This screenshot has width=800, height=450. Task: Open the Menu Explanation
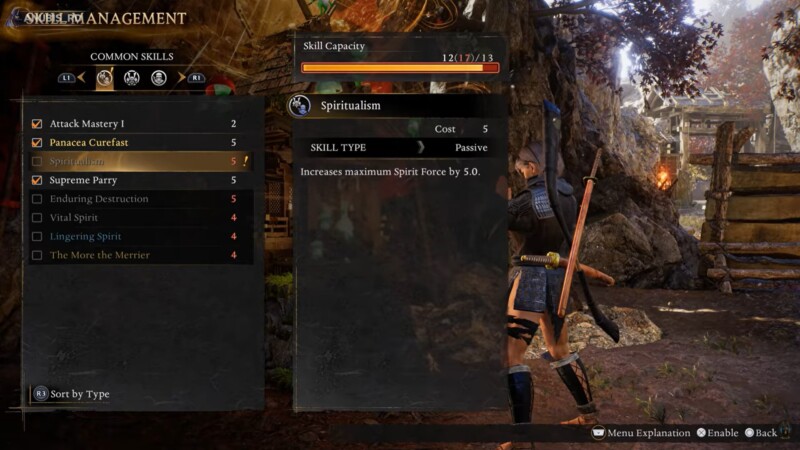[x=647, y=433]
